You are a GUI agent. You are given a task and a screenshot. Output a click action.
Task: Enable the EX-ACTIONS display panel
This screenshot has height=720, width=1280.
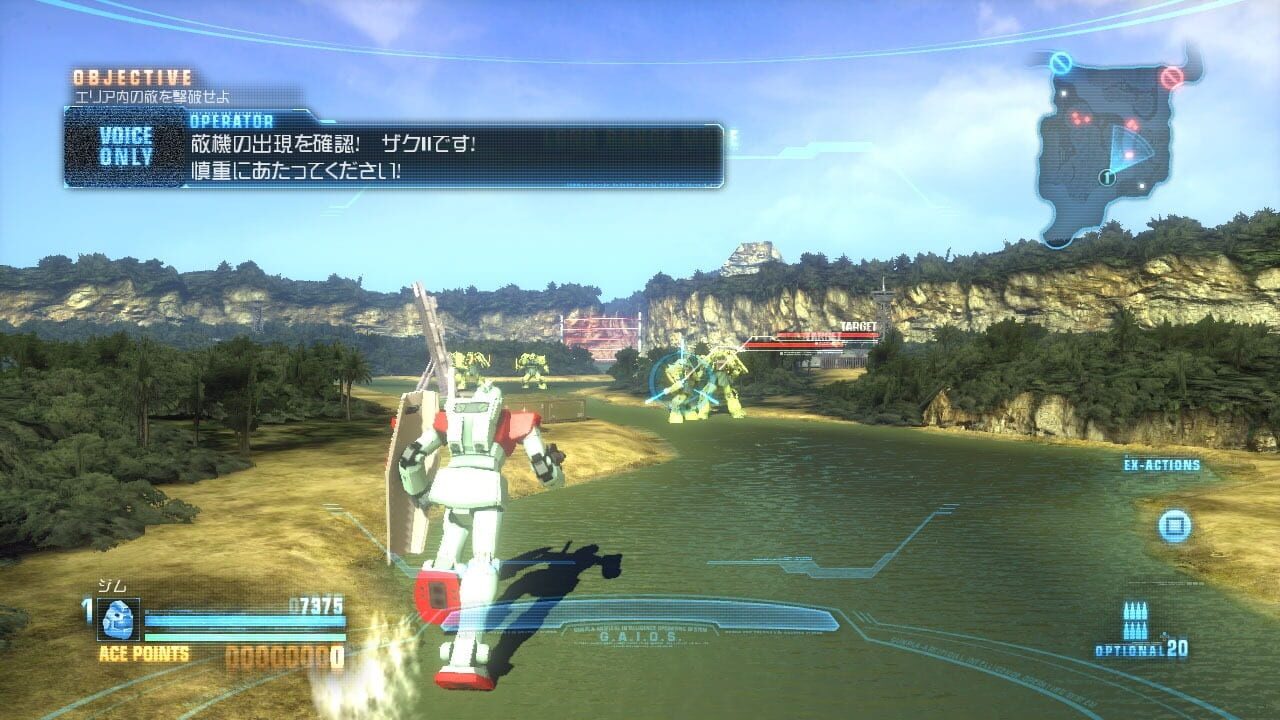(1162, 463)
